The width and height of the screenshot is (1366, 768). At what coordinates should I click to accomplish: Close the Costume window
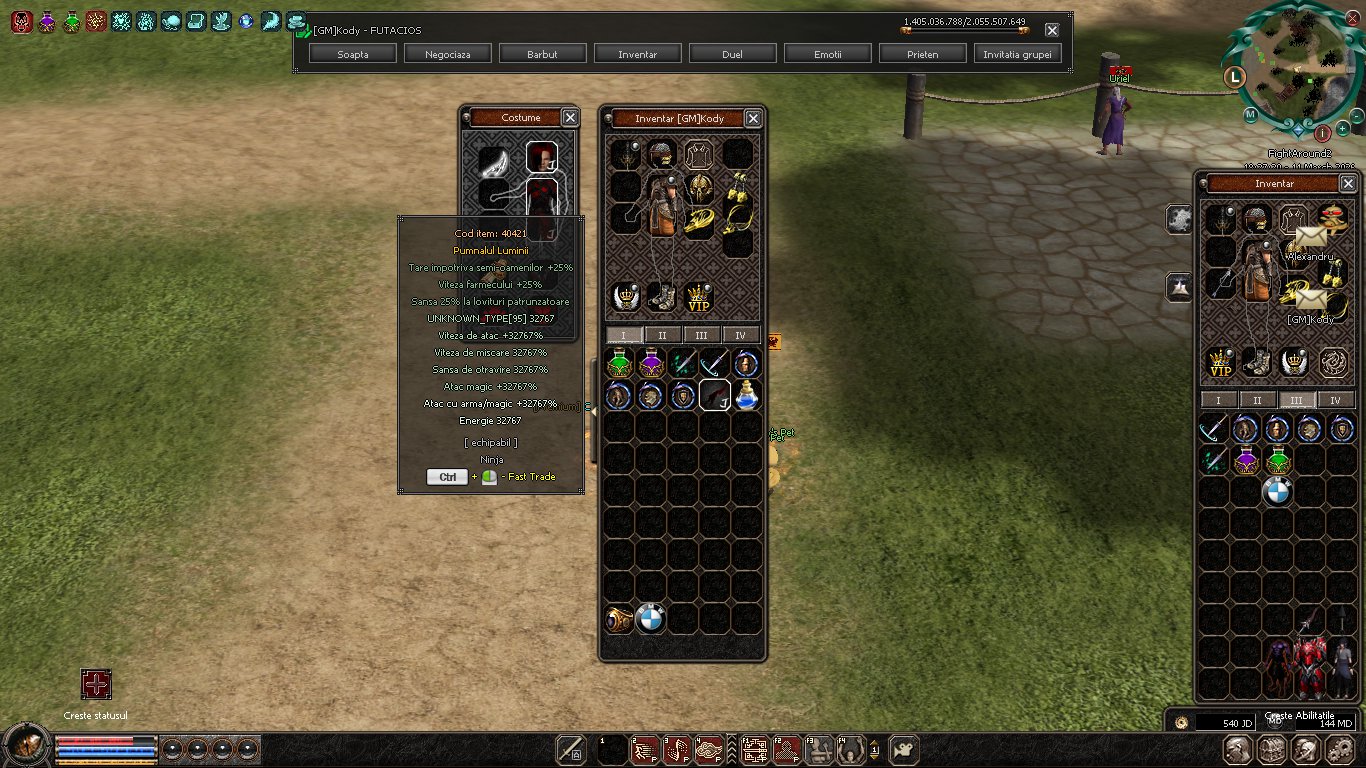(570, 118)
